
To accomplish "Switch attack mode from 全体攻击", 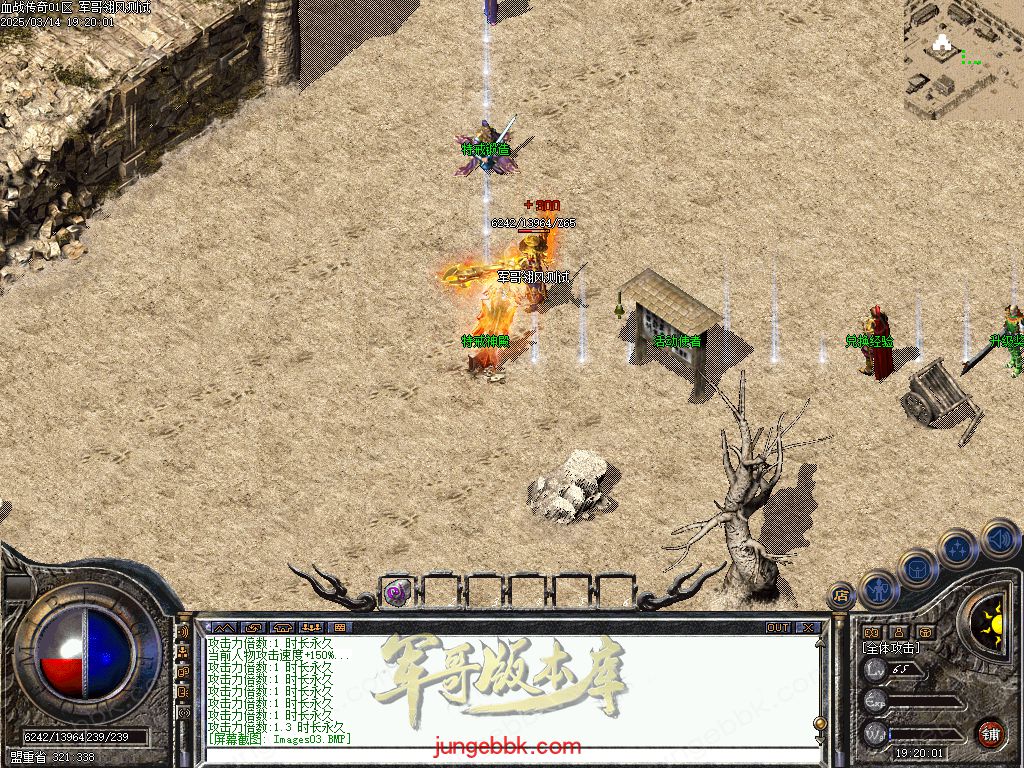I will [891, 648].
